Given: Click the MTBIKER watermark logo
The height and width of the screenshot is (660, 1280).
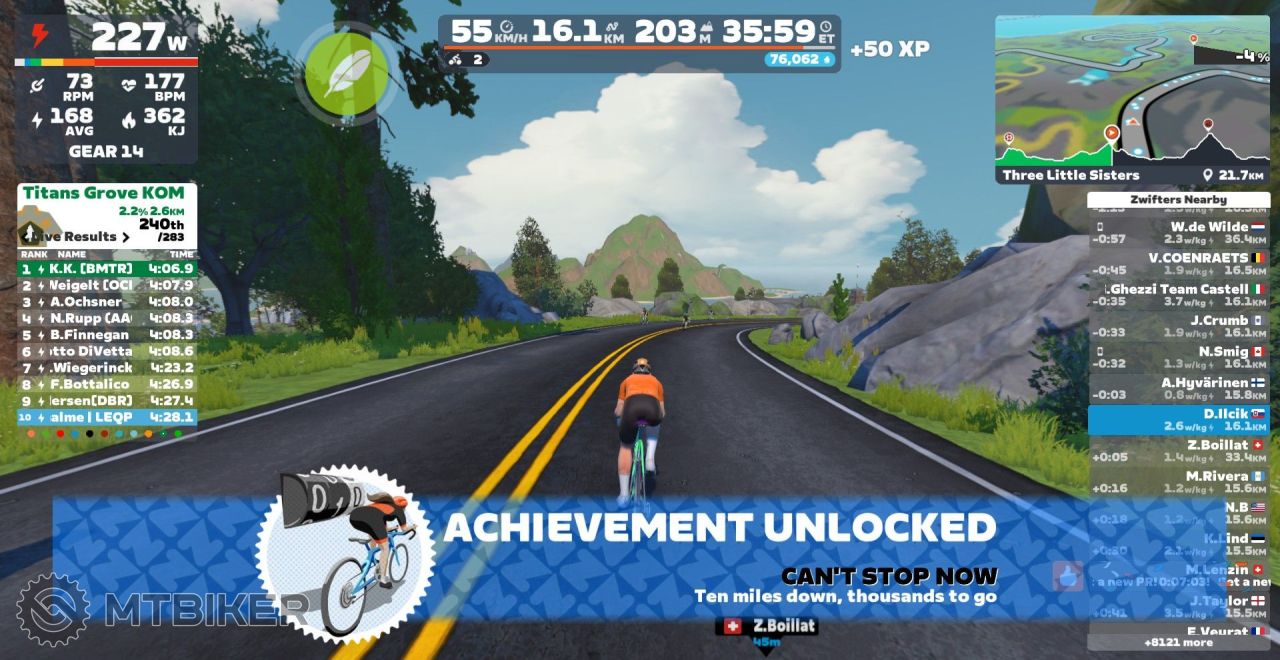Looking at the screenshot, I should coord(160,609).
